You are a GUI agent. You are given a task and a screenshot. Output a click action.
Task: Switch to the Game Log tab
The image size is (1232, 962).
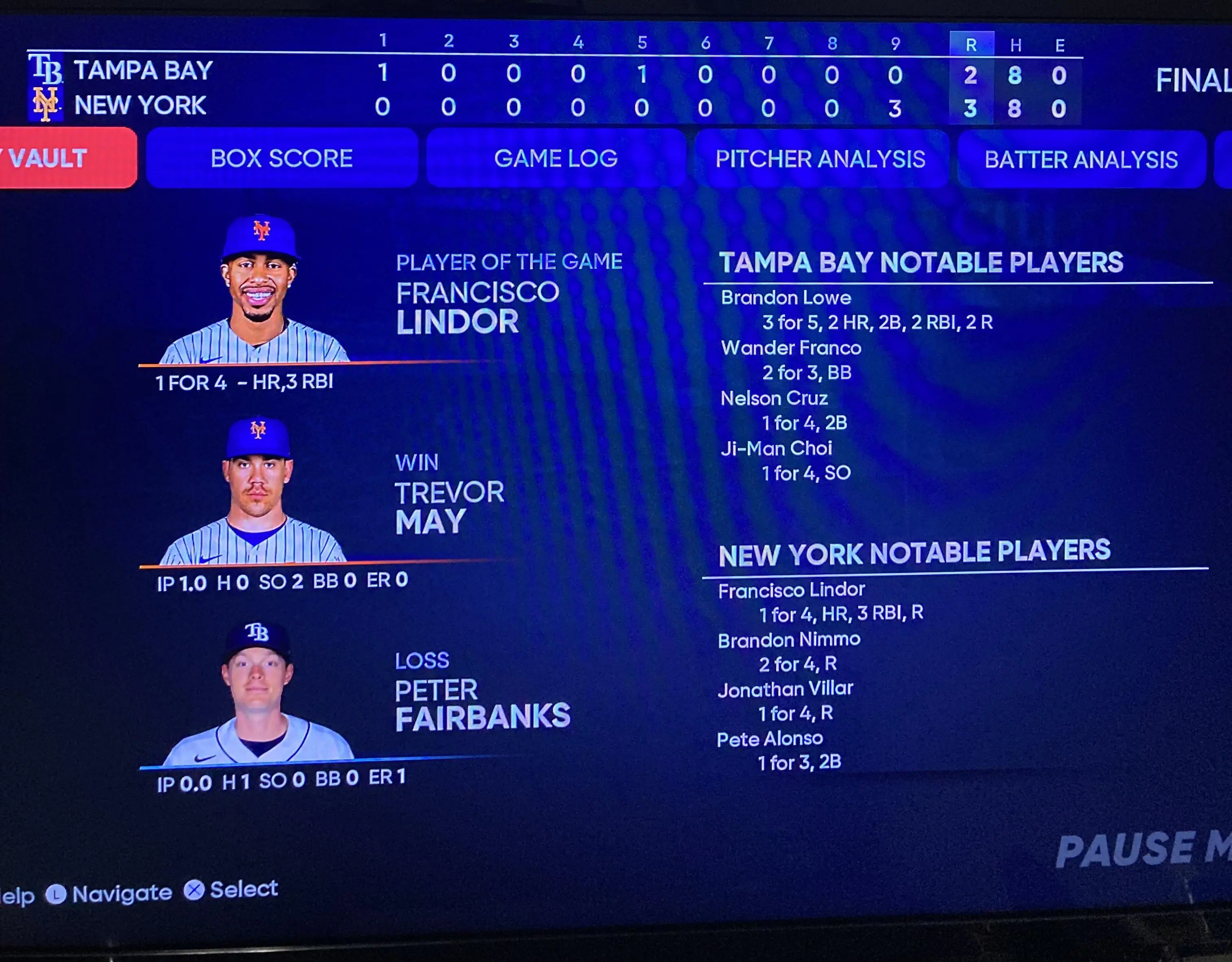pos(556,158)
